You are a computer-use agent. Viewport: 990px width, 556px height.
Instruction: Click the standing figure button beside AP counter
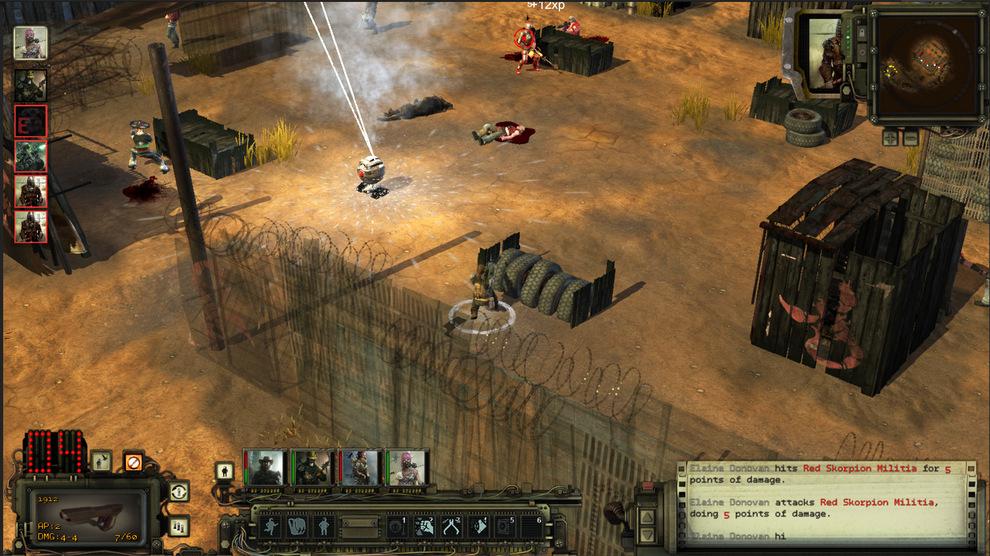pos(102,461)
